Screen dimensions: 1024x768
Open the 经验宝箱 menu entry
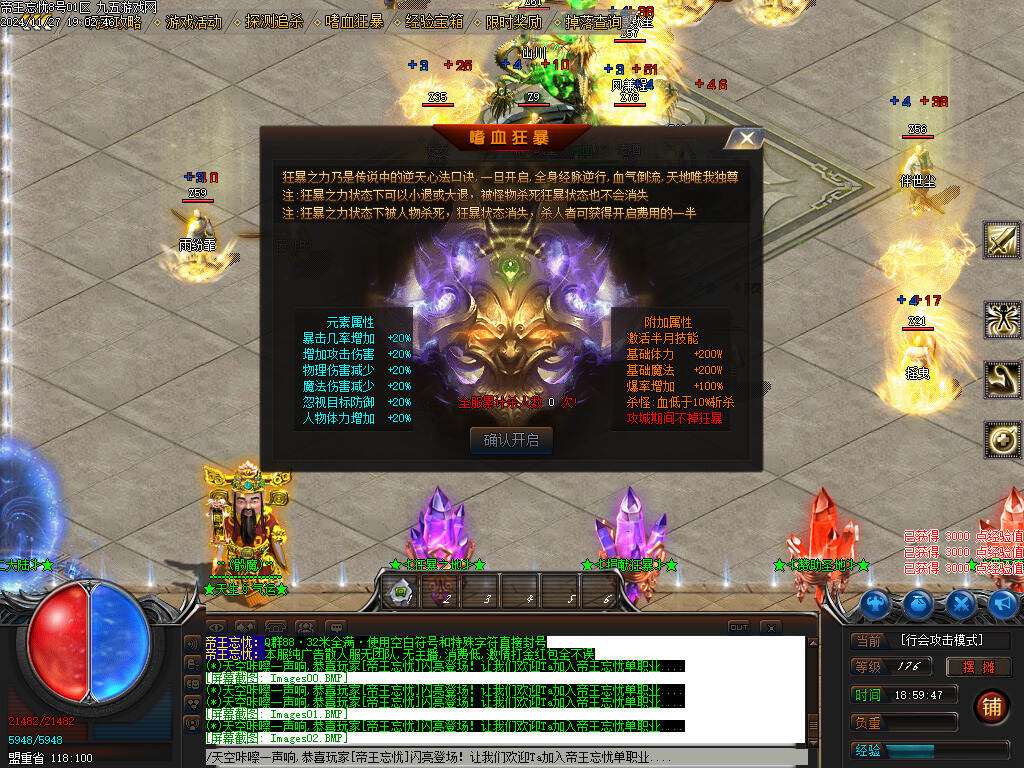(x=434, y=22)
